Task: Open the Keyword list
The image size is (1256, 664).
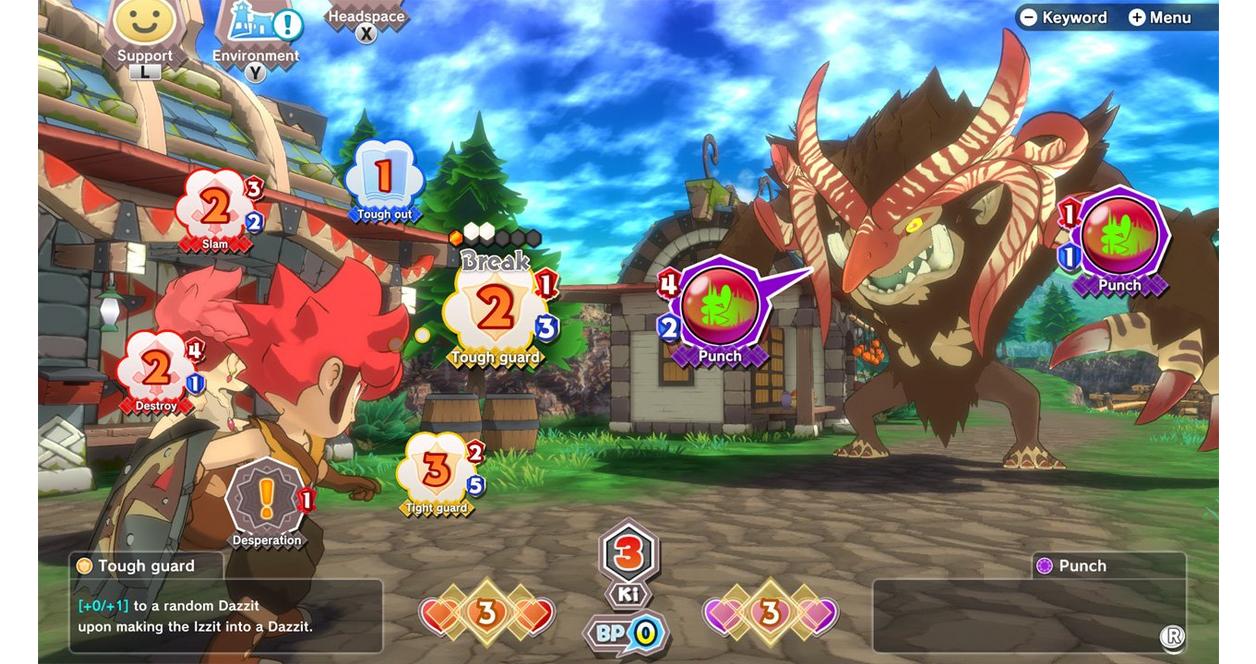Action: pyautogui.click(x=1063, y=17)
